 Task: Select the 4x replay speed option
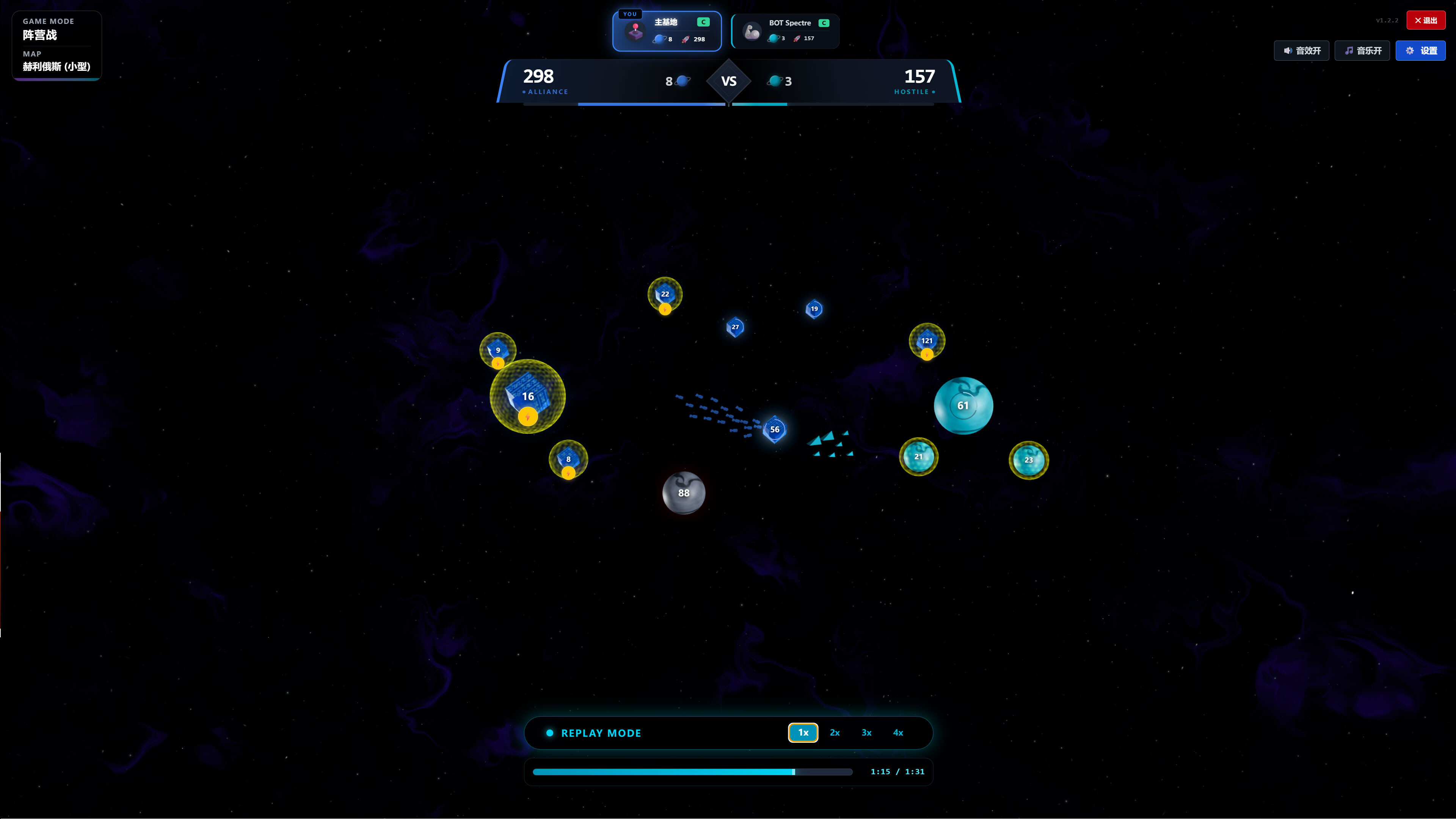898,733
